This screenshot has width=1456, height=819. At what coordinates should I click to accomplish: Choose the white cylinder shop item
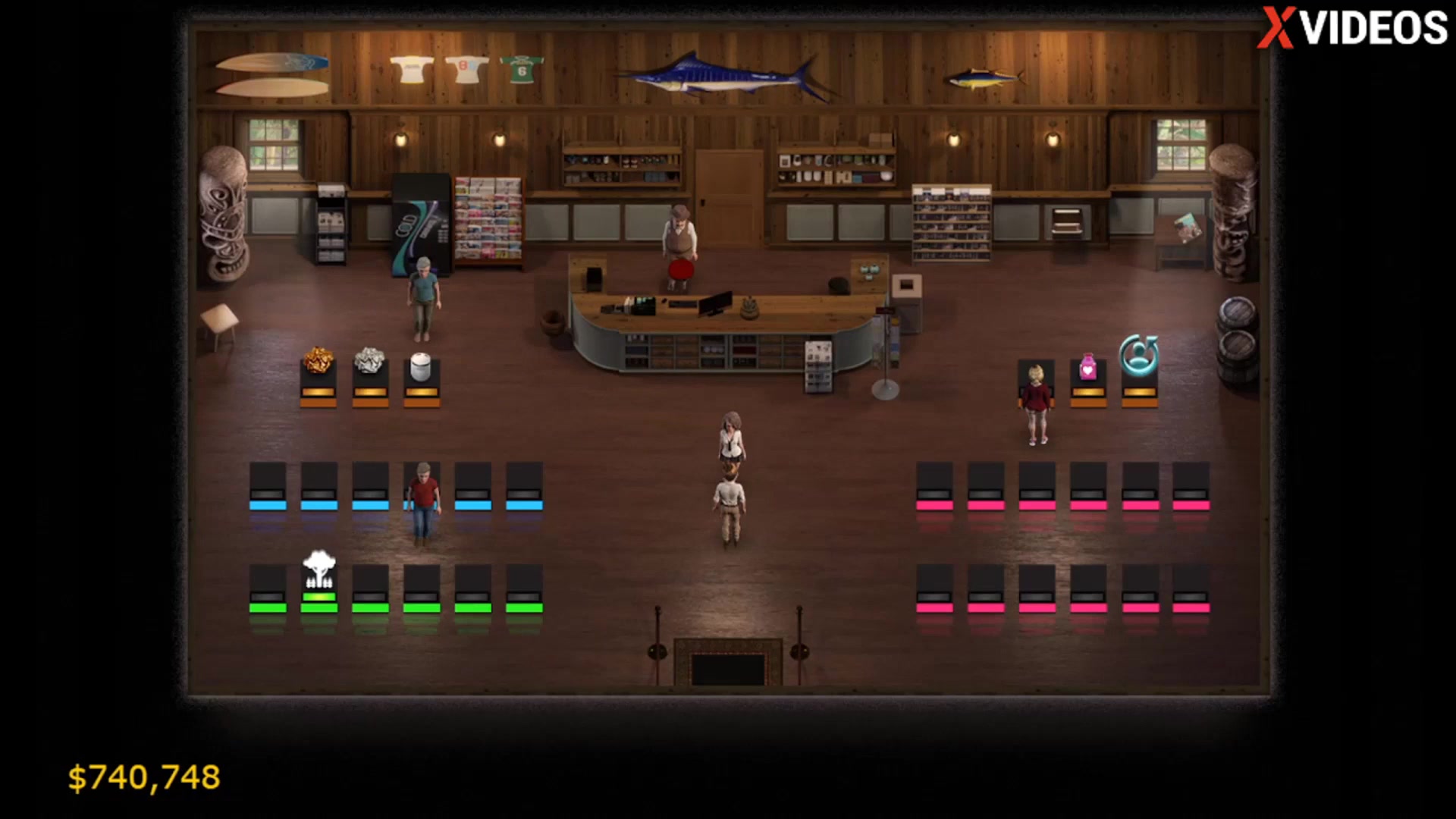coord(421,367)
